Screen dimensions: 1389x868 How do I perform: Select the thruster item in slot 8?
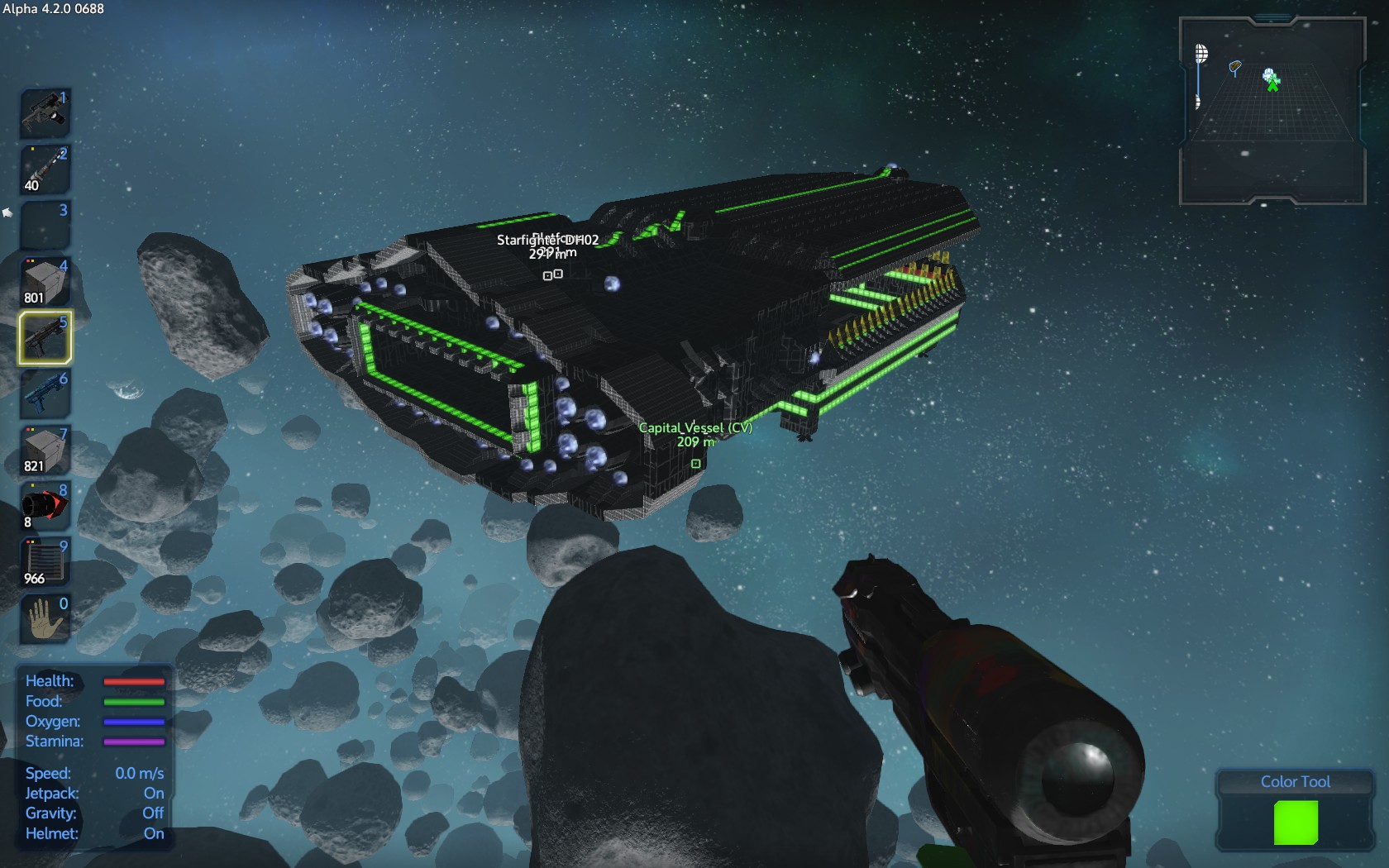pyautogui.click(x=45, y=506)
